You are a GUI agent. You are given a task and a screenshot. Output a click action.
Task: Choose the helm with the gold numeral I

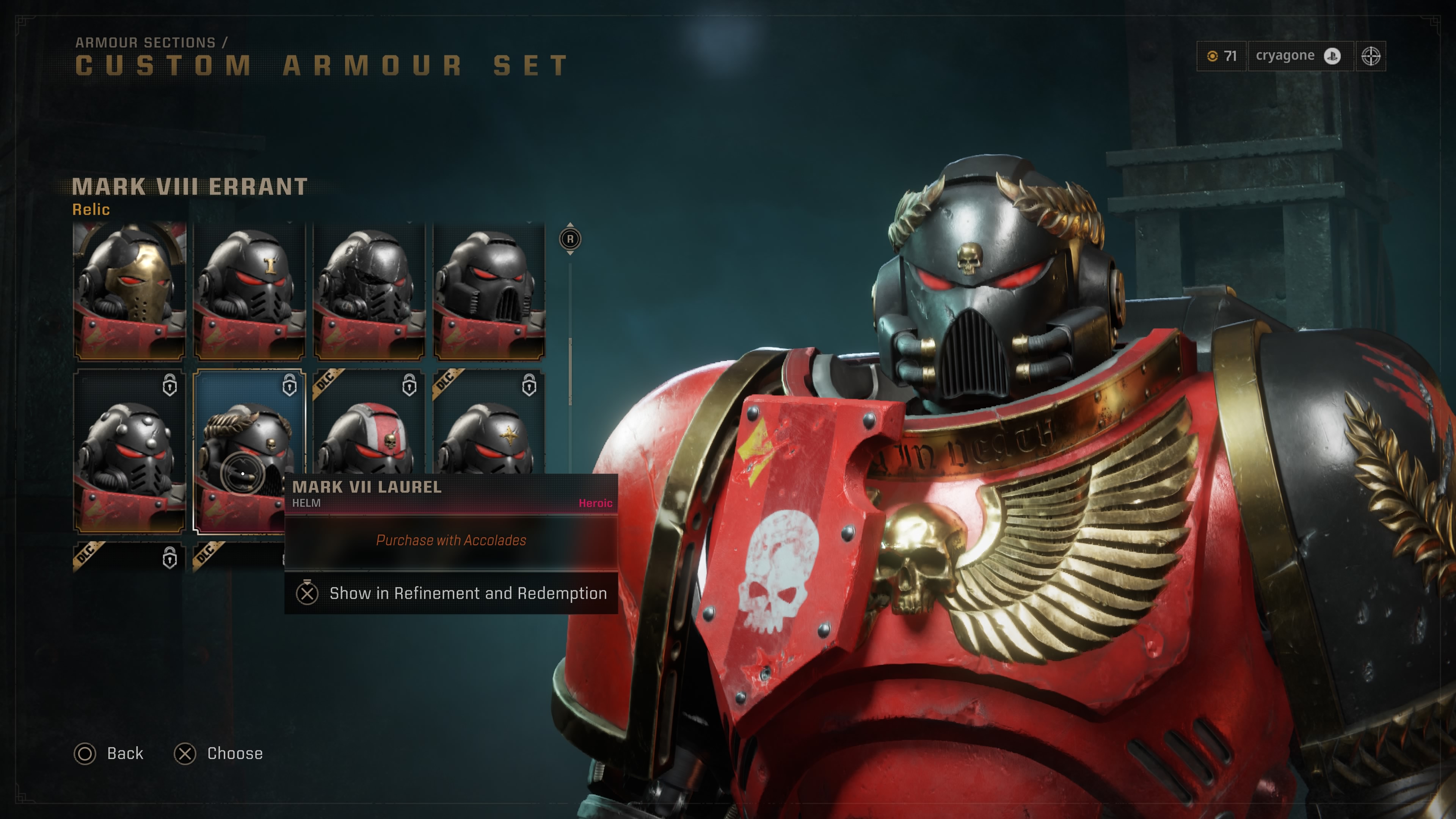tap(249, 291)
